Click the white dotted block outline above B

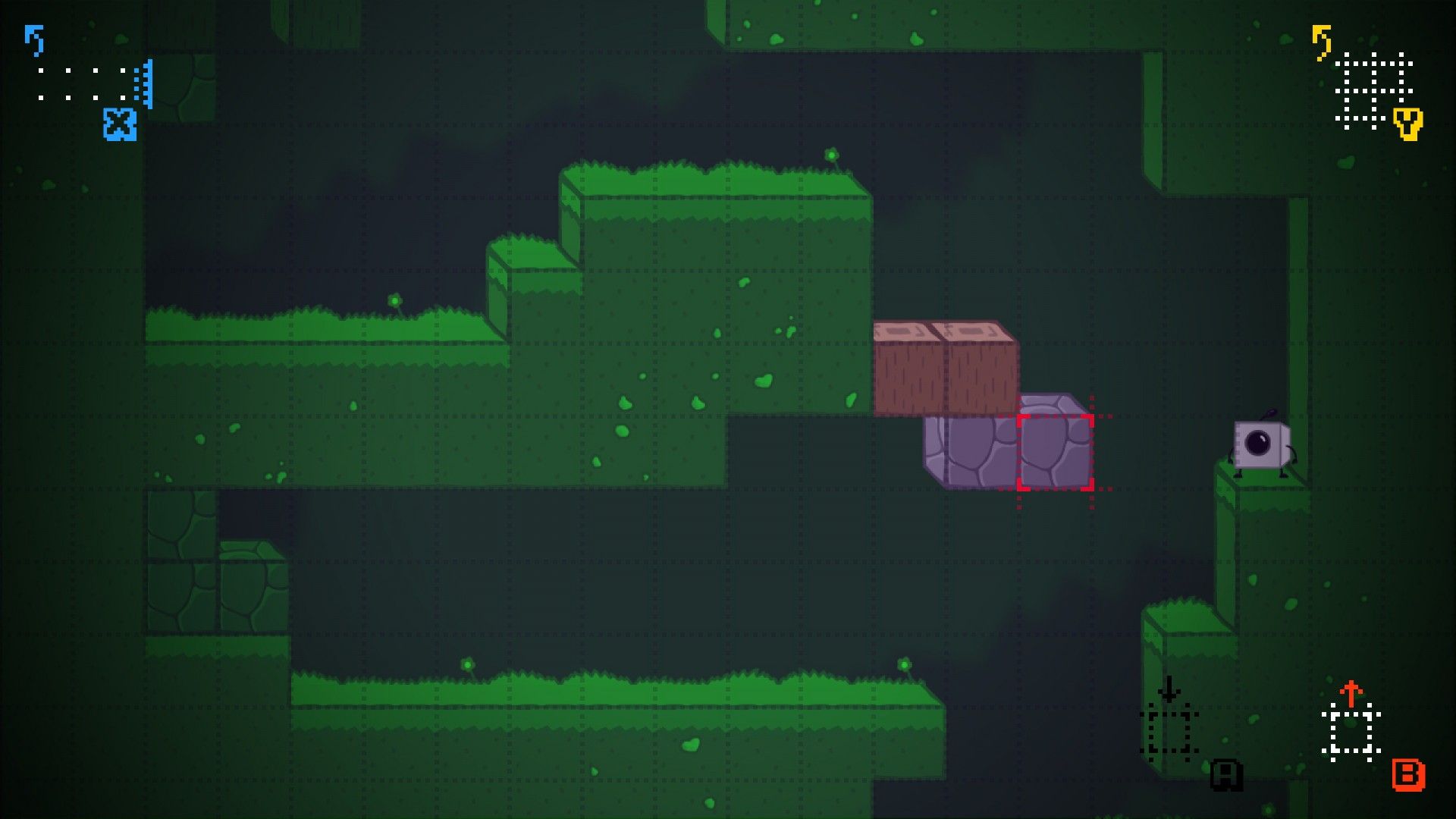click(1350, 732)
